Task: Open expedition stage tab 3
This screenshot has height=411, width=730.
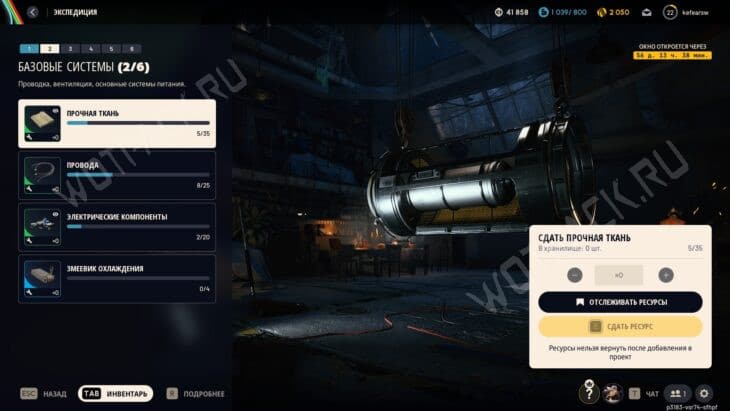Action: click(69, 48)
